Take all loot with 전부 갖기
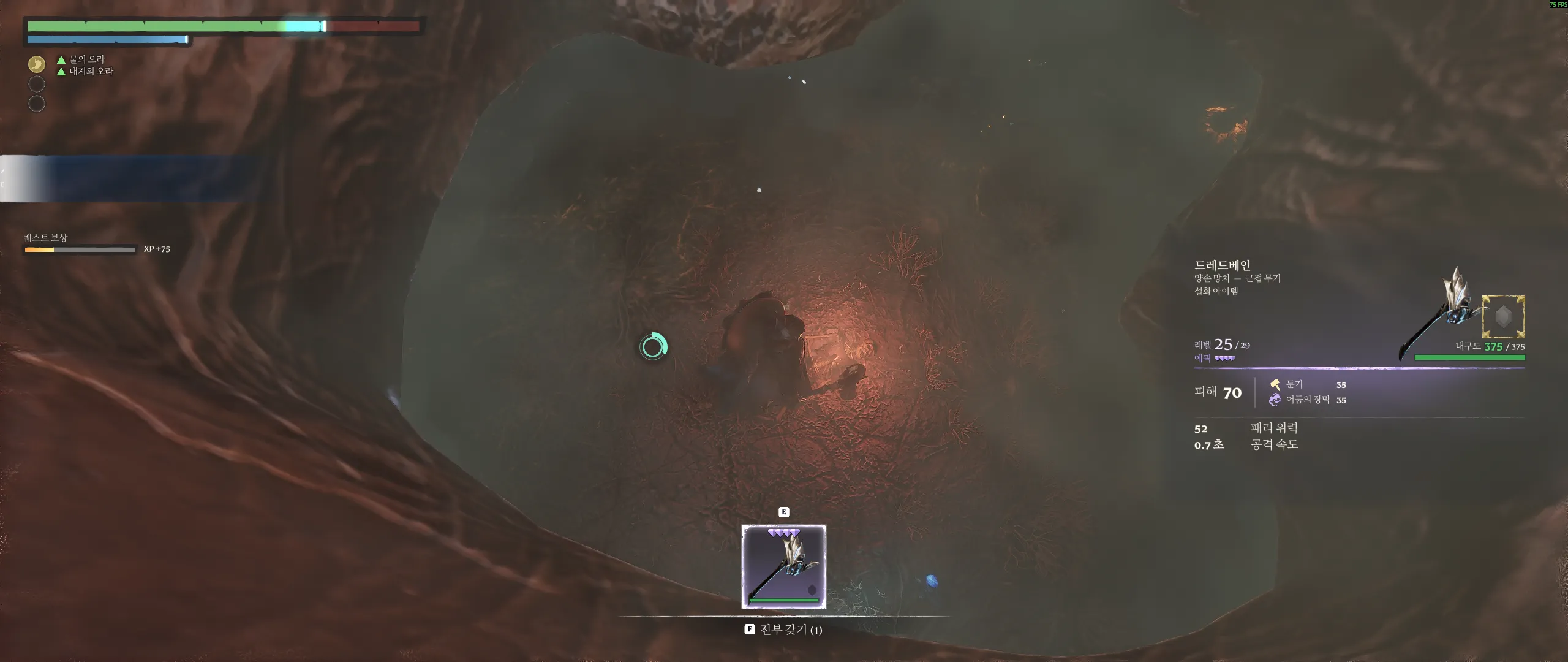The width and height of the screenshot is (1568, 662). point(783,630)
